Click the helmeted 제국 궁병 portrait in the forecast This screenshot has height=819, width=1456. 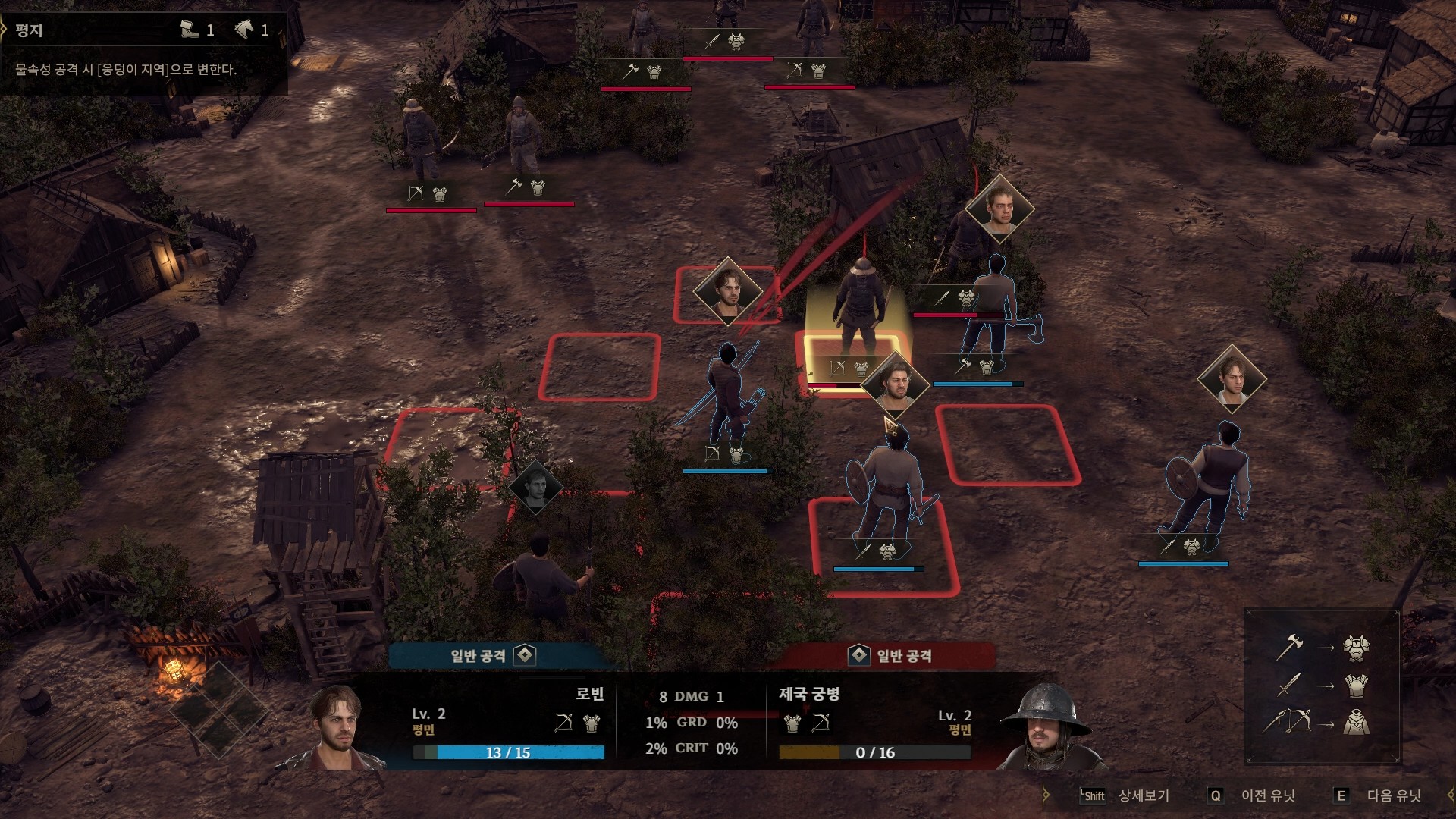(x=1045, y=728)
